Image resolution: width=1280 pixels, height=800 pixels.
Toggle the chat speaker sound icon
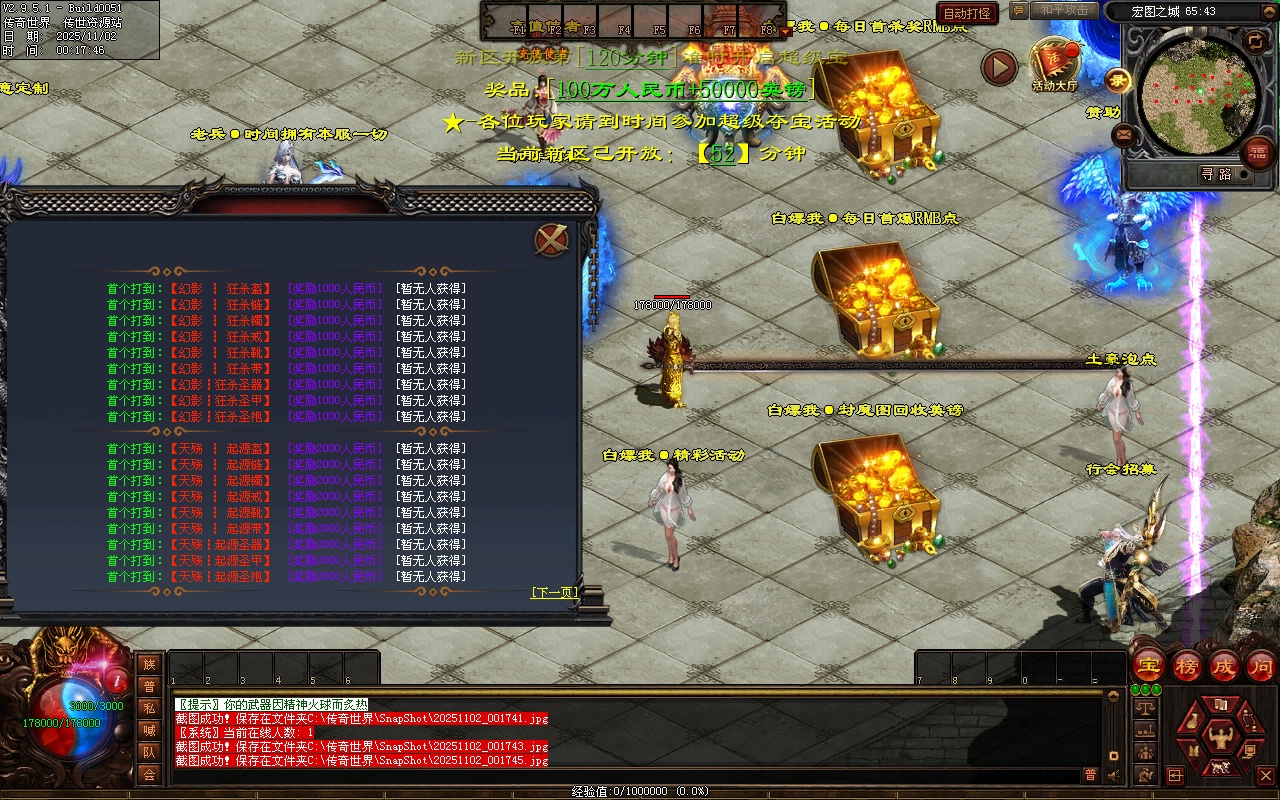1115,775
